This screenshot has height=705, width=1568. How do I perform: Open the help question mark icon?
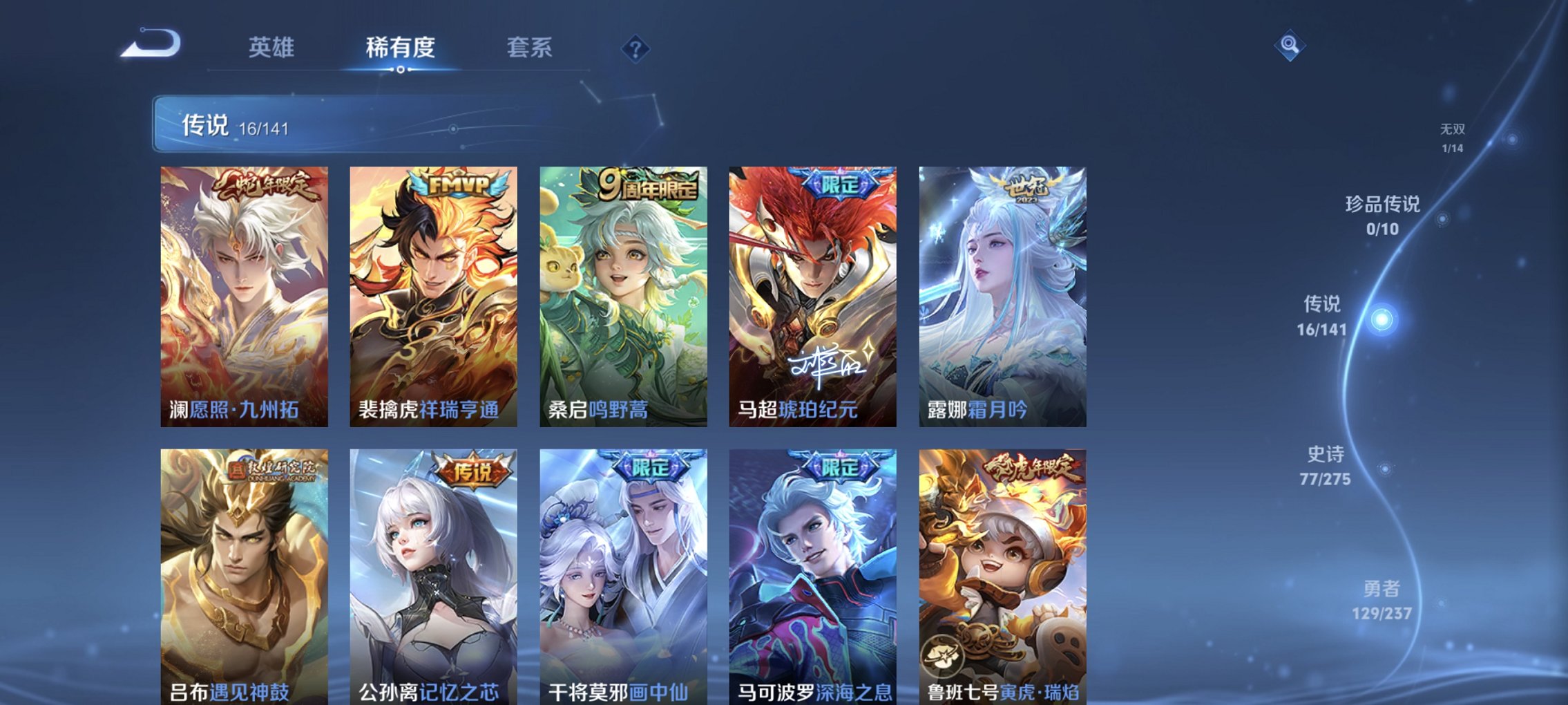click(x=637, y=48)
